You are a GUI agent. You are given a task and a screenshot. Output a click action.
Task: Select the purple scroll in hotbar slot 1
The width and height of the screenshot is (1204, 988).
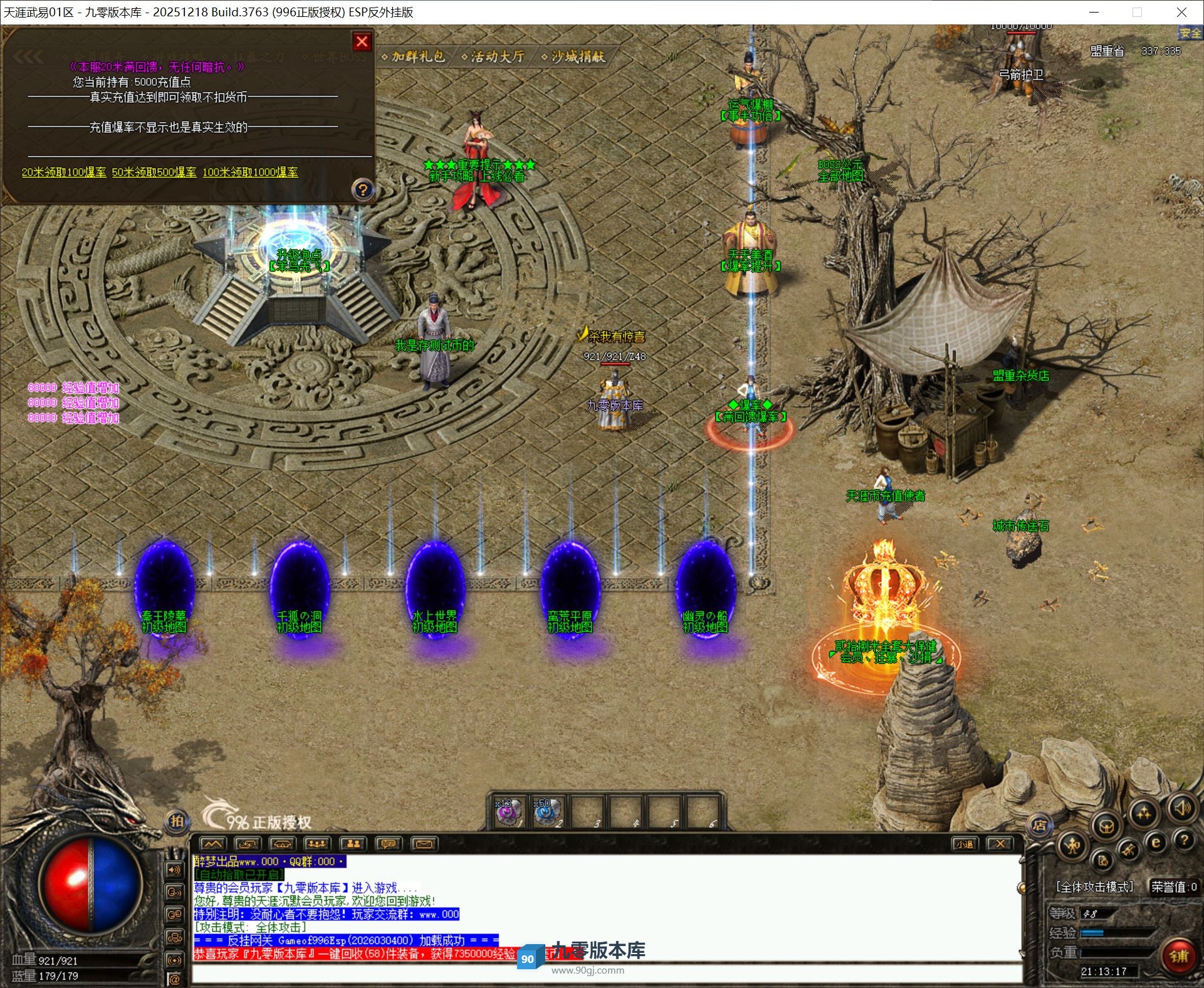pyautogui.click(x=508, y=812)
